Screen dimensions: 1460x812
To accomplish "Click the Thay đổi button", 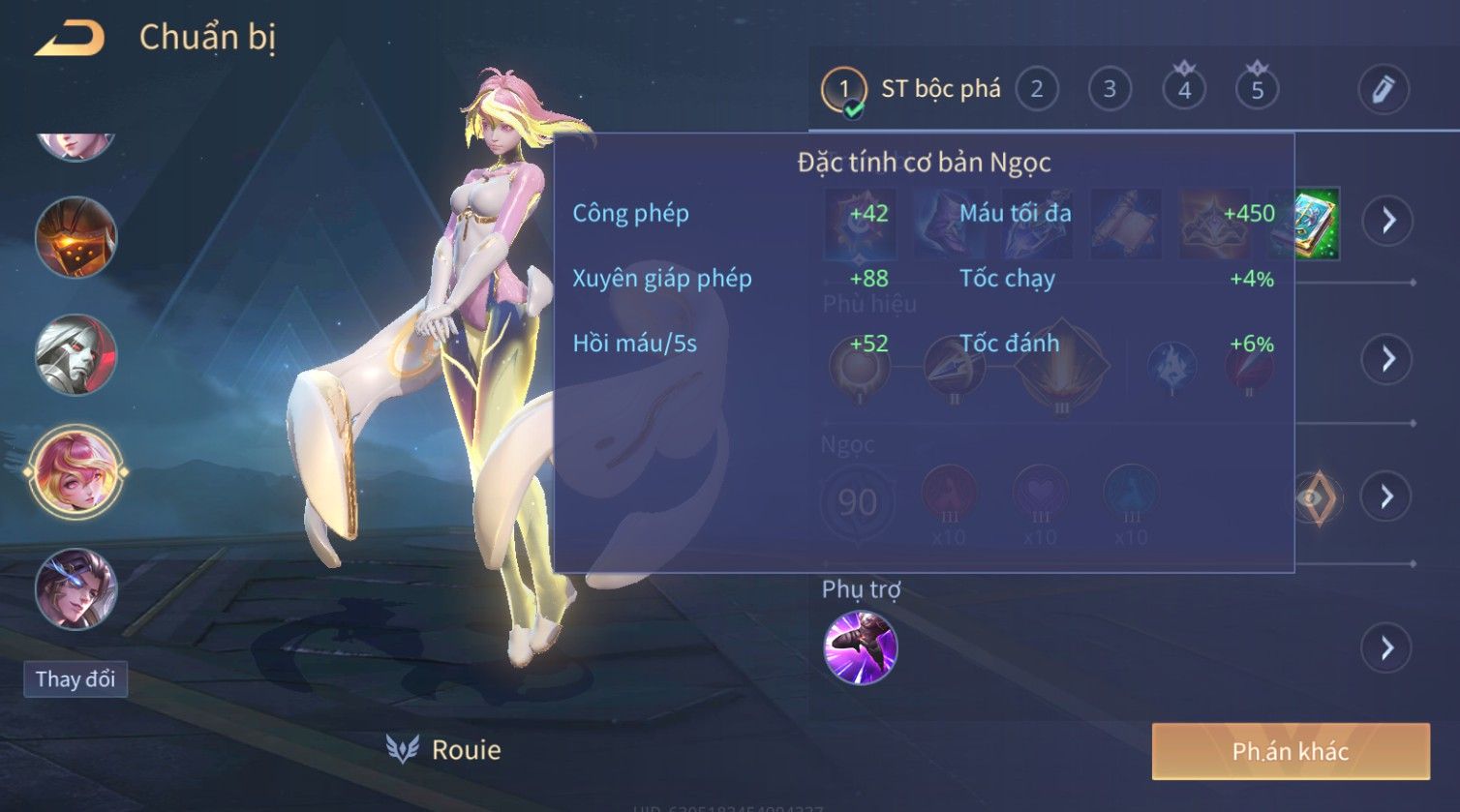I will (x=76, y=679).
